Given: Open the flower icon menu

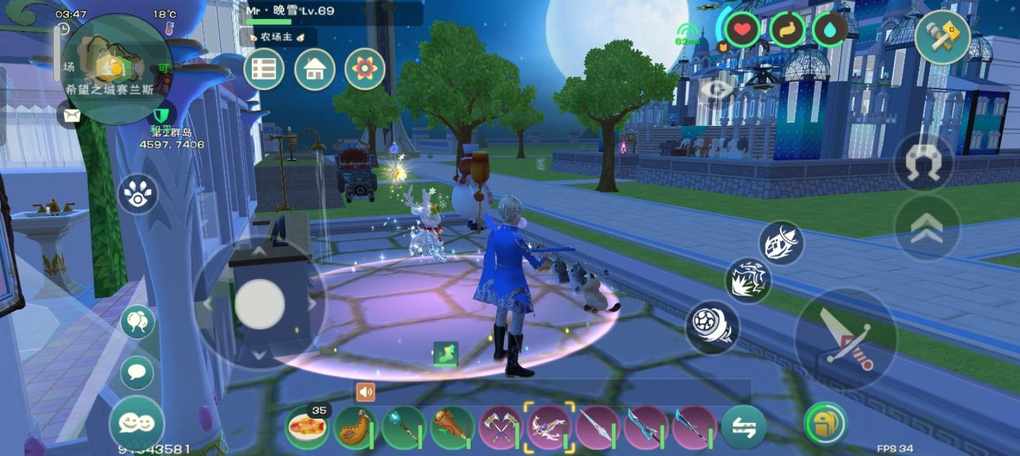Looking at the screenshot, I should coord(365,69).
